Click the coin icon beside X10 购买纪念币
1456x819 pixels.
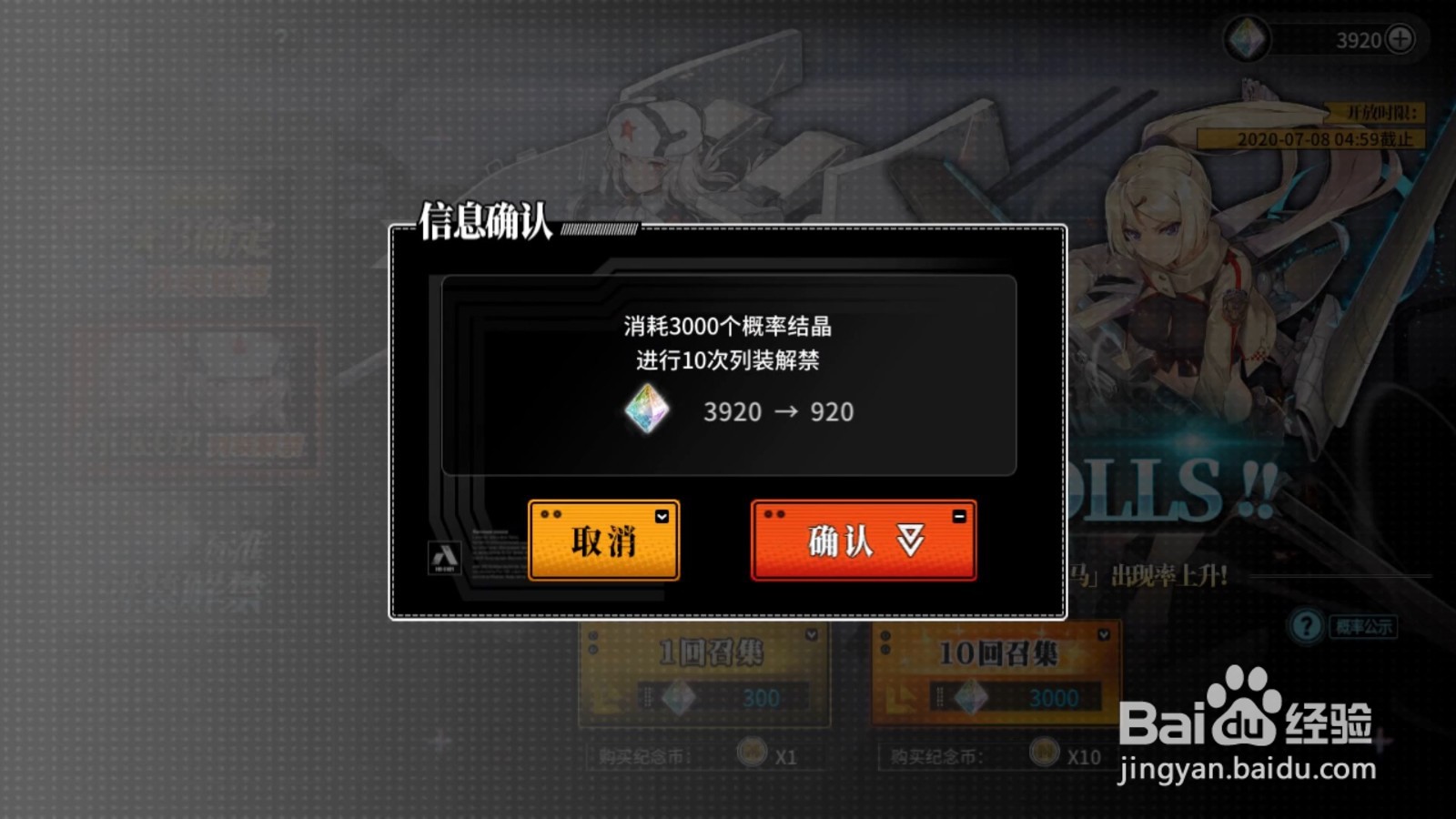point(1046,752)
